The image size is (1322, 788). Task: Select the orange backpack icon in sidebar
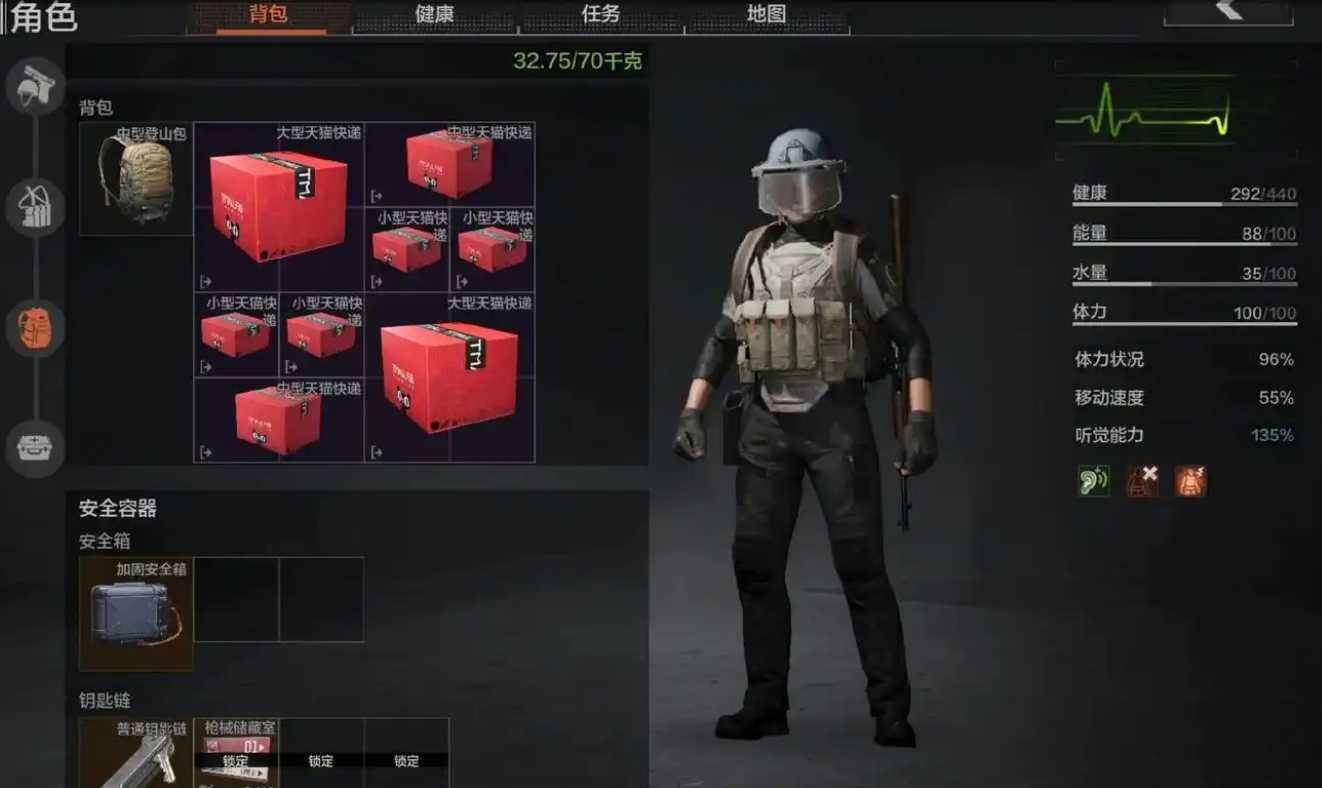point(36,327)
